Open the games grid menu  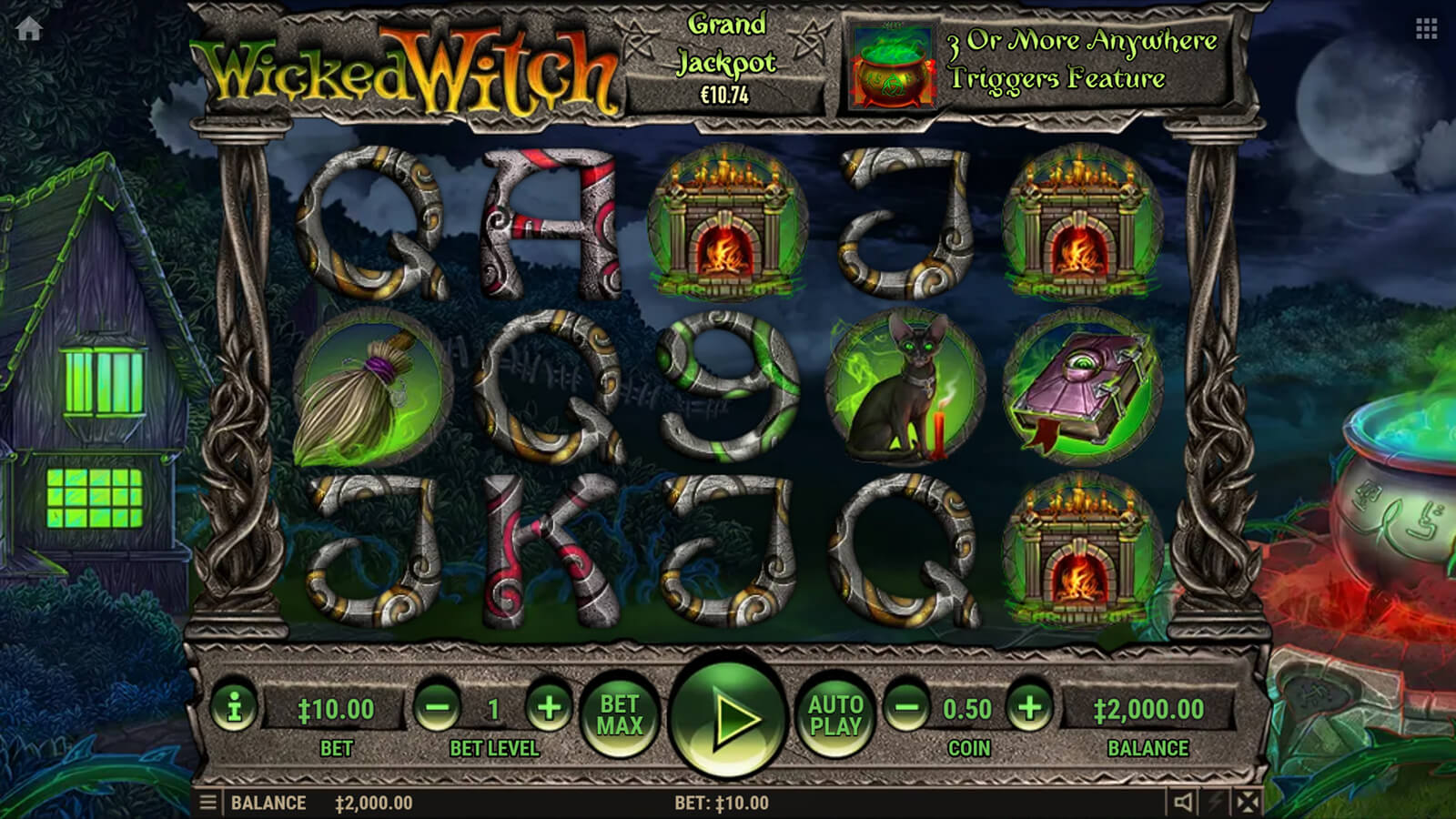click(1426, 29)
